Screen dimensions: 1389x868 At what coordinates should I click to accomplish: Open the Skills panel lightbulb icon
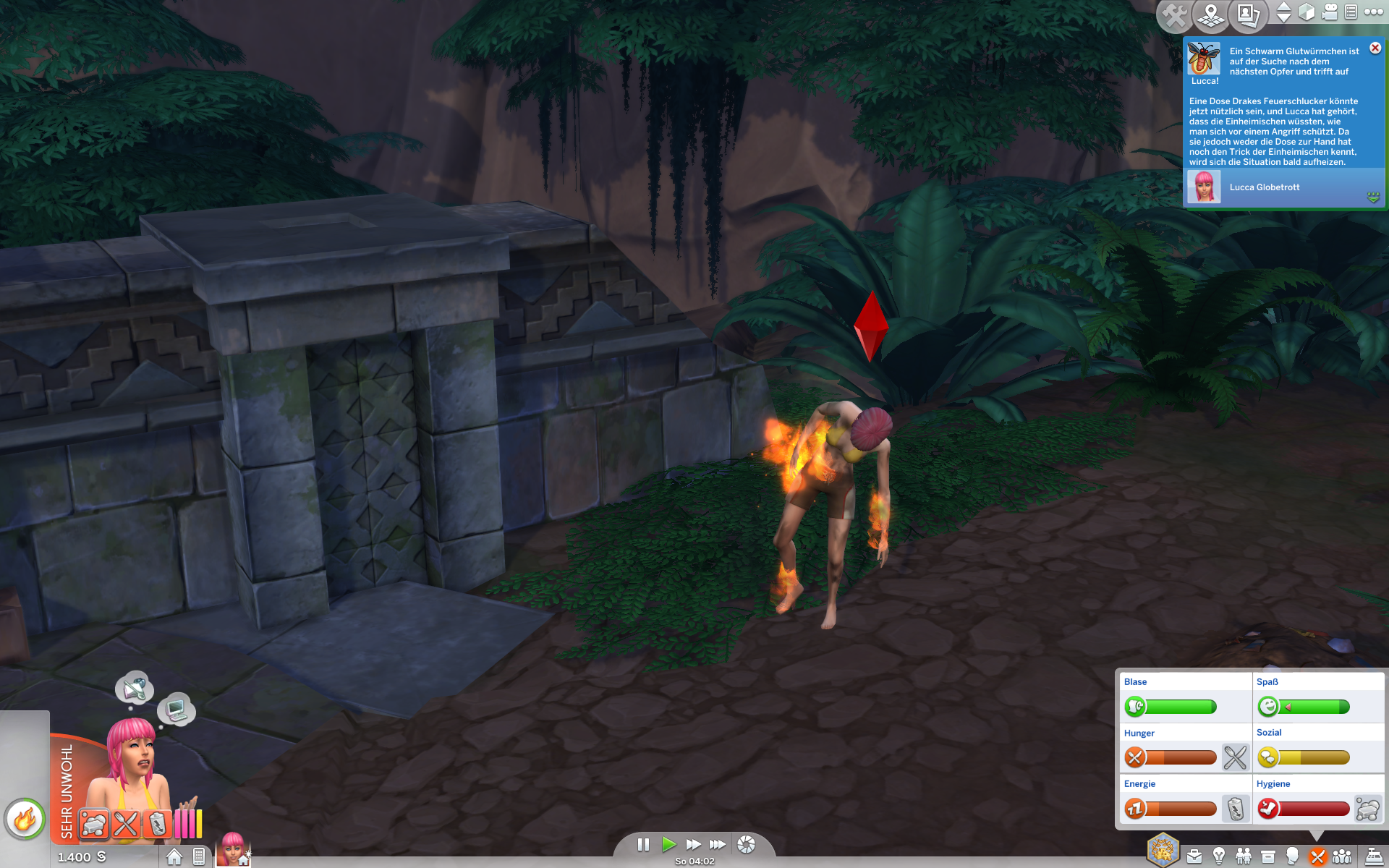[x=1219, y=857]
